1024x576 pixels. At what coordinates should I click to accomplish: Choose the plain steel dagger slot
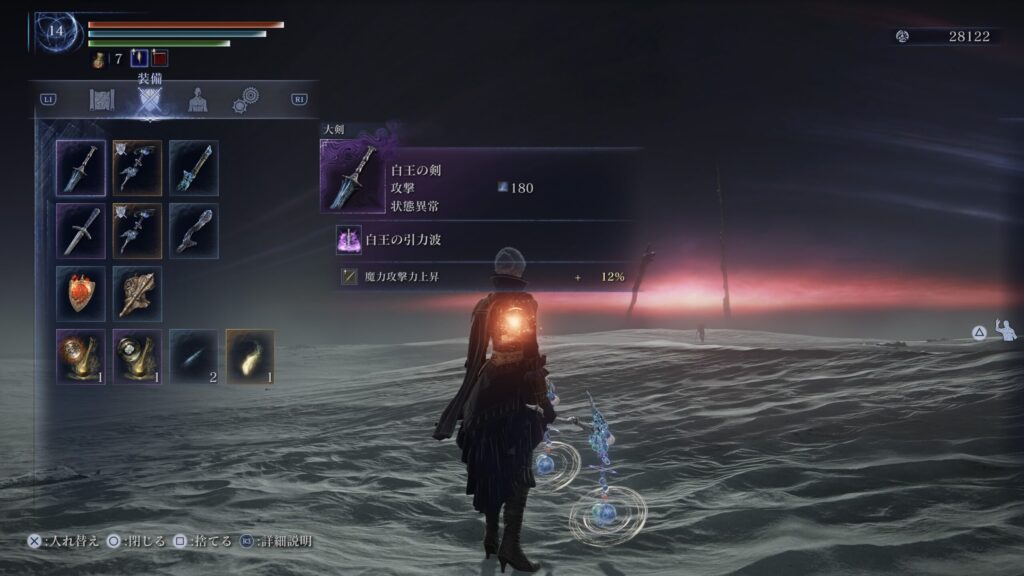coord(81,230)
